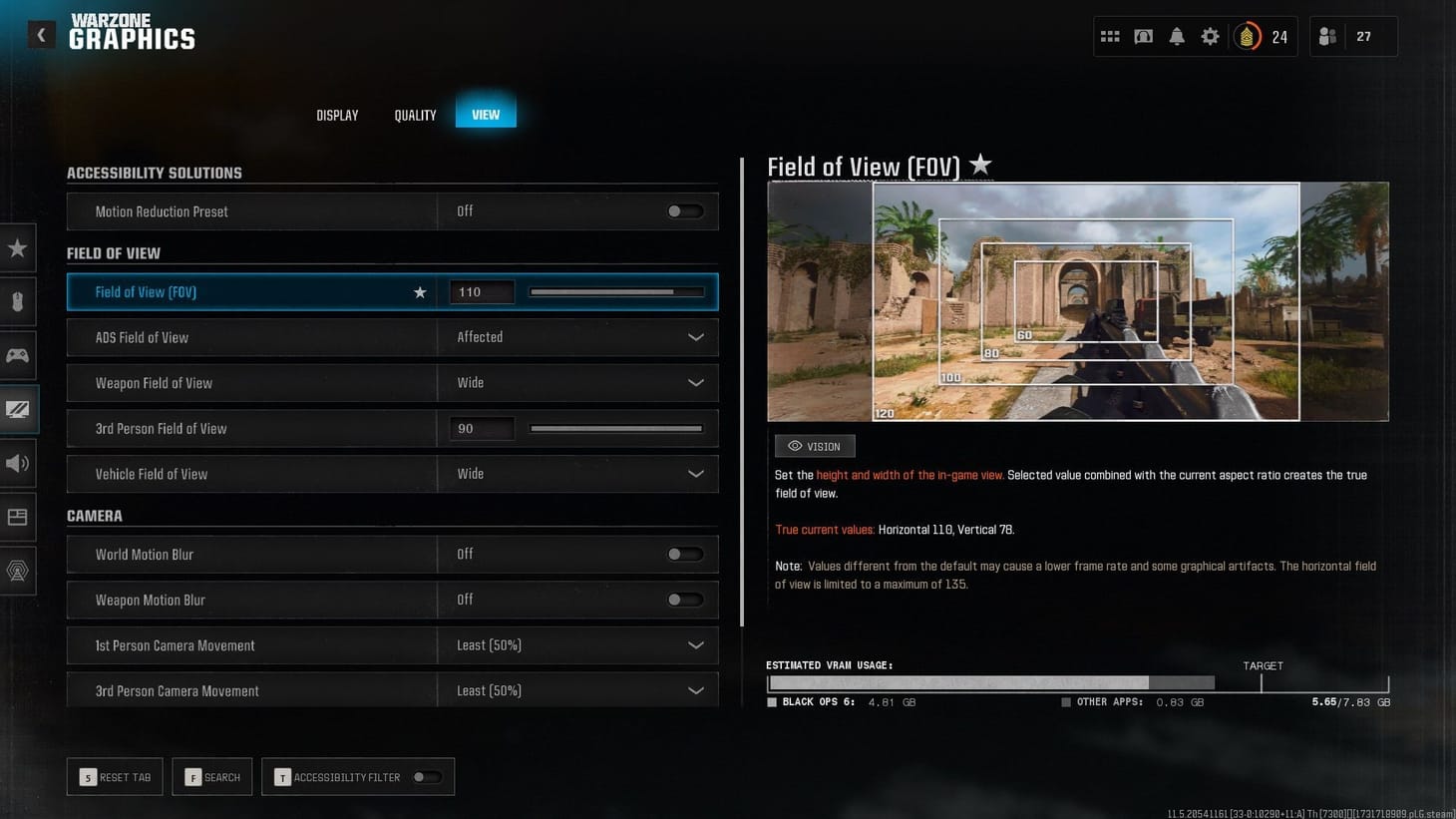This screenshot has height=819, width=1456.
Task: Select the graphics monitor settings icon
Action: point(18,409)
